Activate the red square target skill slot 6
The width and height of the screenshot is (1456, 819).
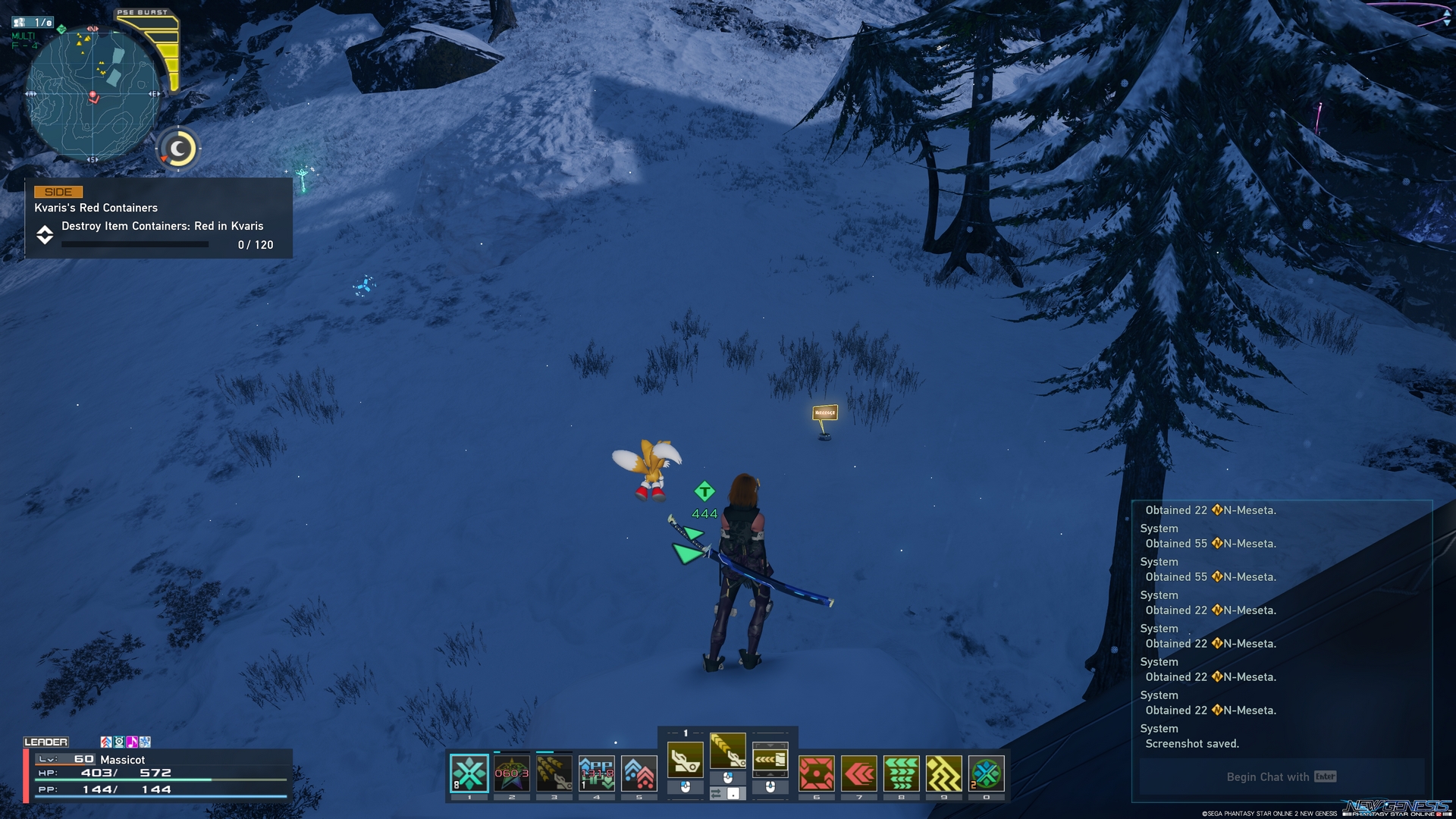pos(817,773)
